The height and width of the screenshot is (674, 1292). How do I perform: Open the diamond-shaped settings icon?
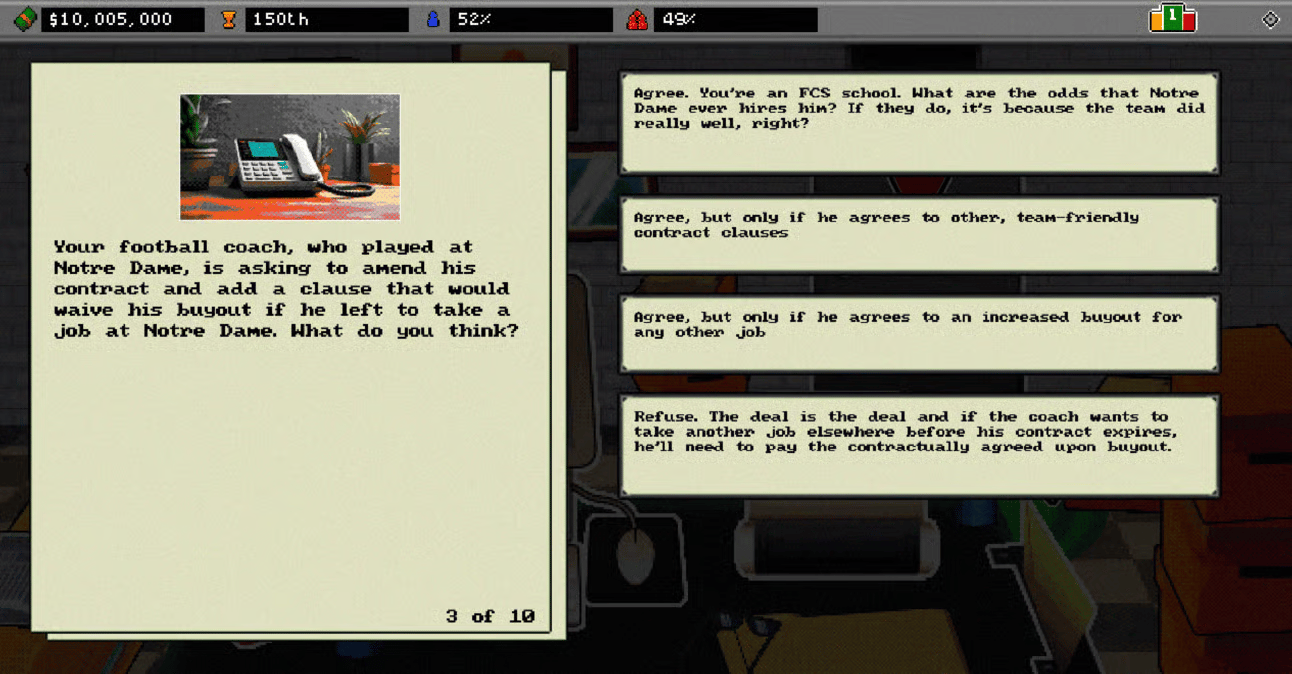(1270, 19)
